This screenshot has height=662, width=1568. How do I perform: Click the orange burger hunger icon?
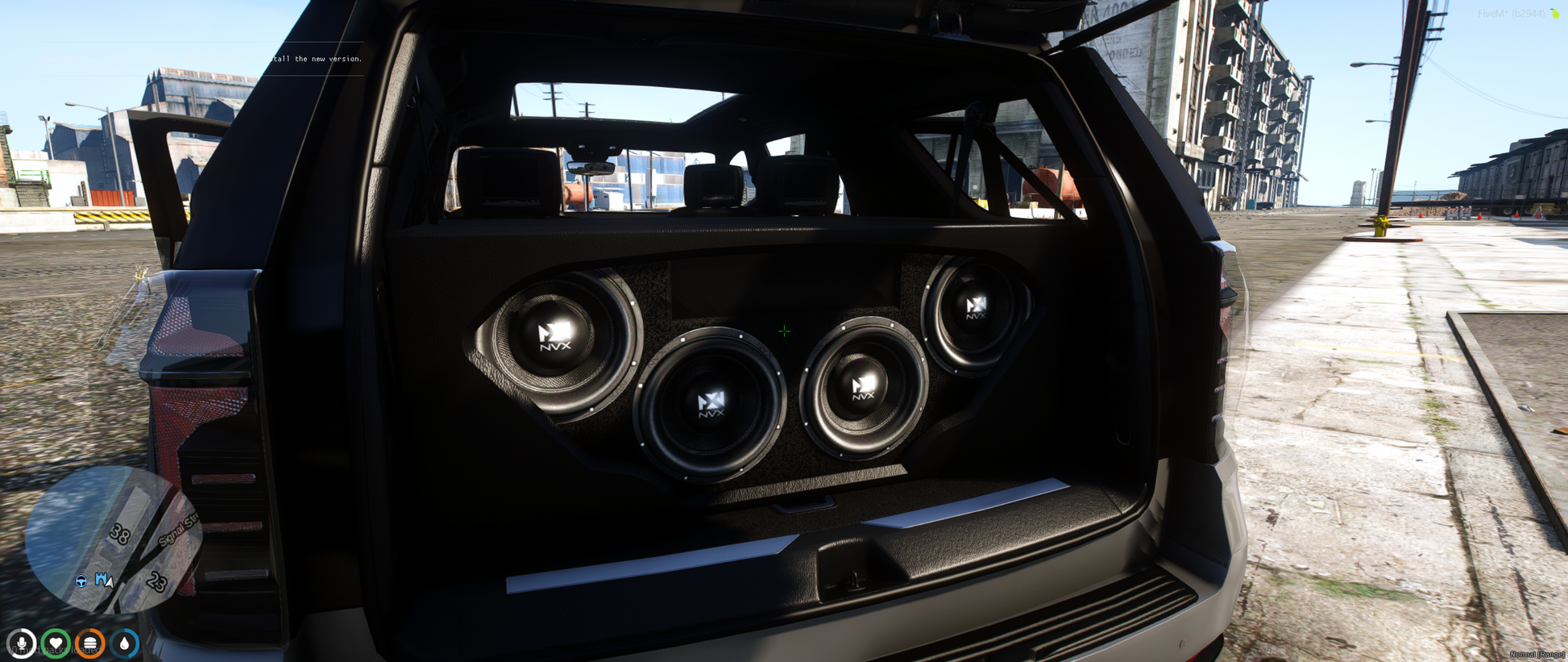coord(90,643)
